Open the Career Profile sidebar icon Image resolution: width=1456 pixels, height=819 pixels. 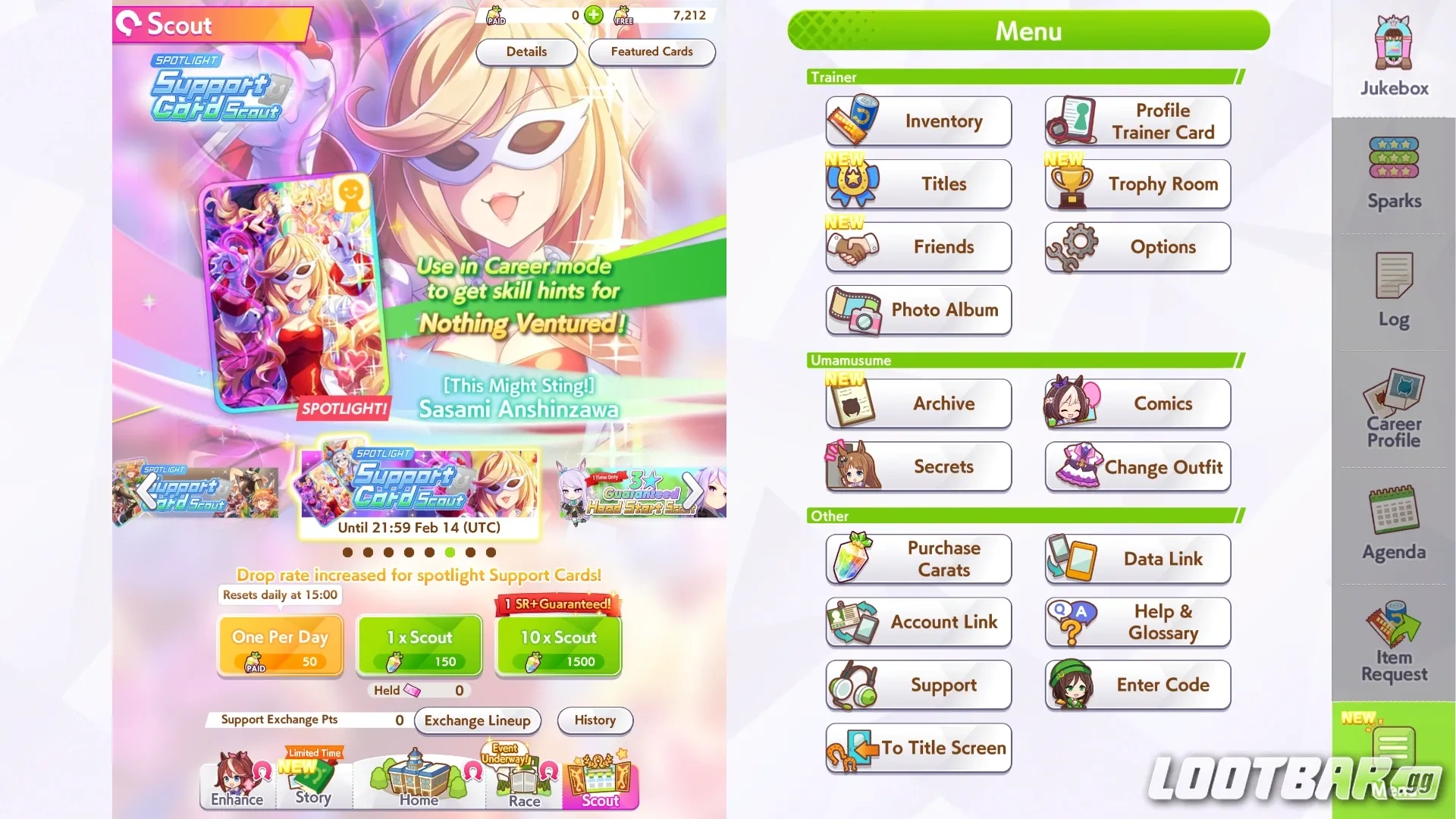click(1392, 406)
